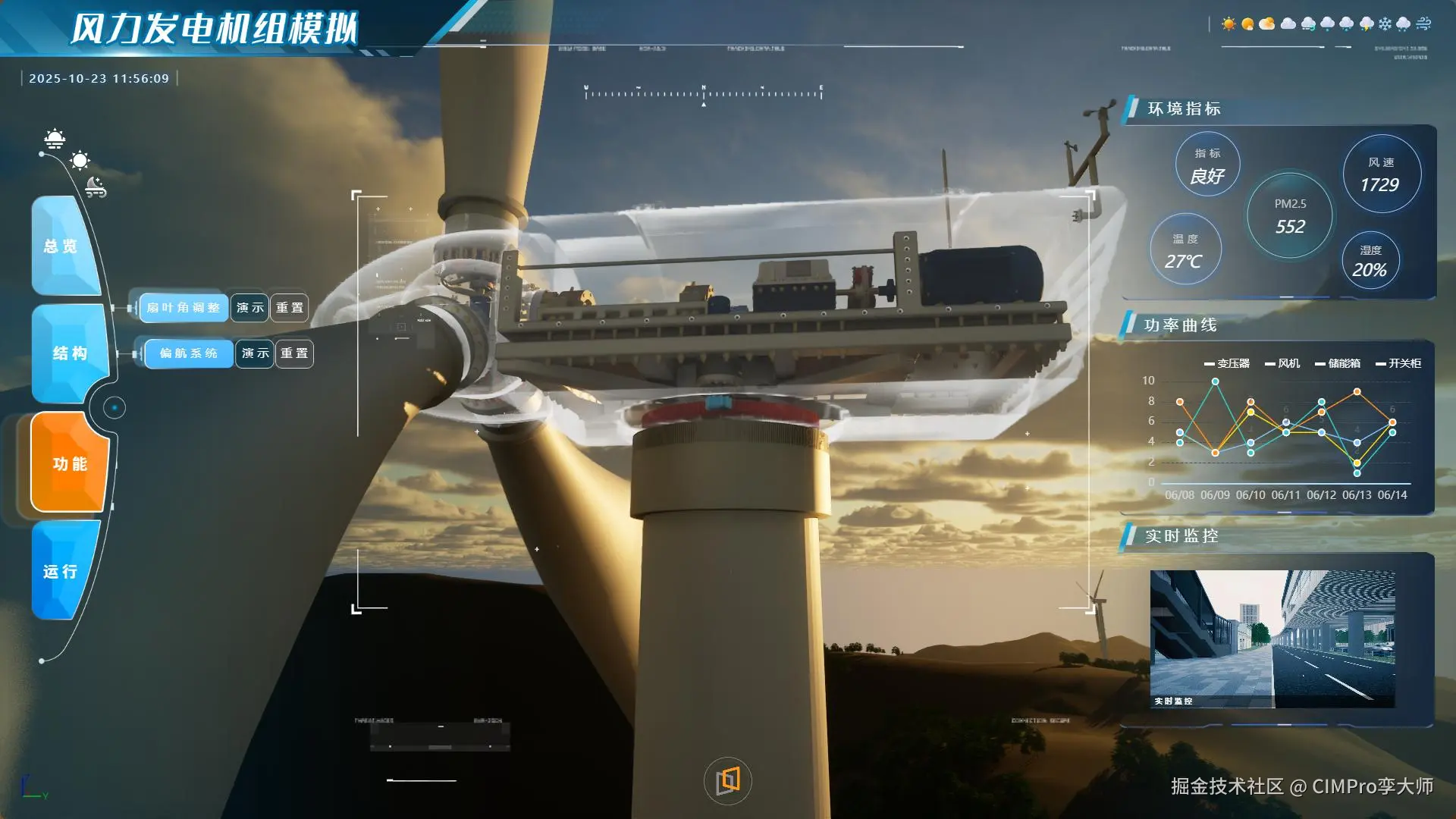
Task: Select the orange 功能 function tab
Action: tap(70, 463)
